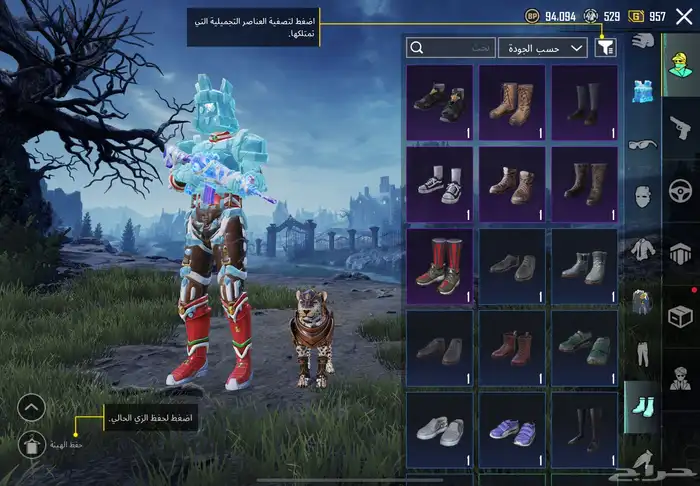Save the current outfit
Image resolution: width=700 pixels, height=486 pixels.
pos(33,440)
